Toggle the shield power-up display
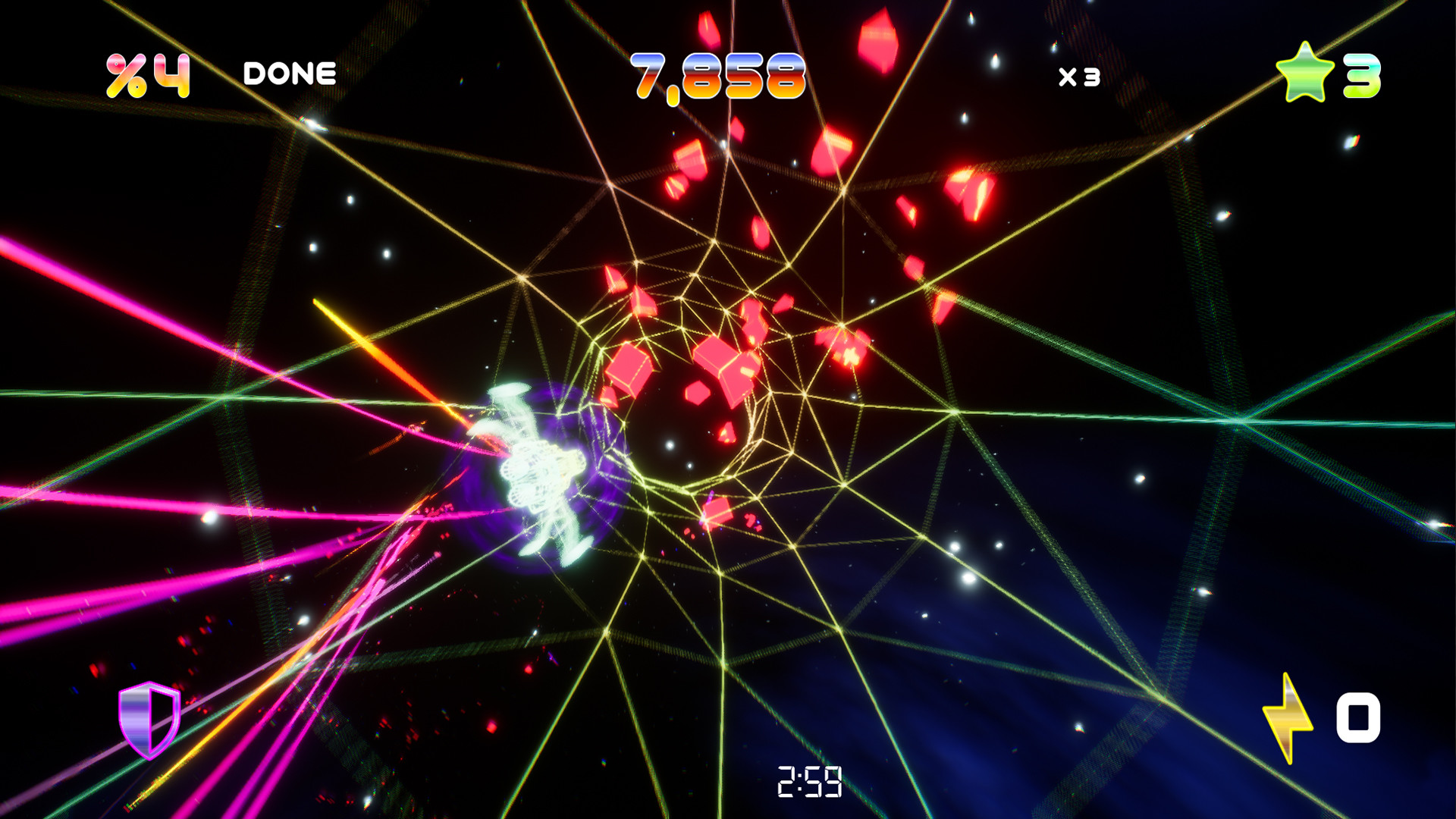Screen dimensions: 1456x819 coord(149,722)
